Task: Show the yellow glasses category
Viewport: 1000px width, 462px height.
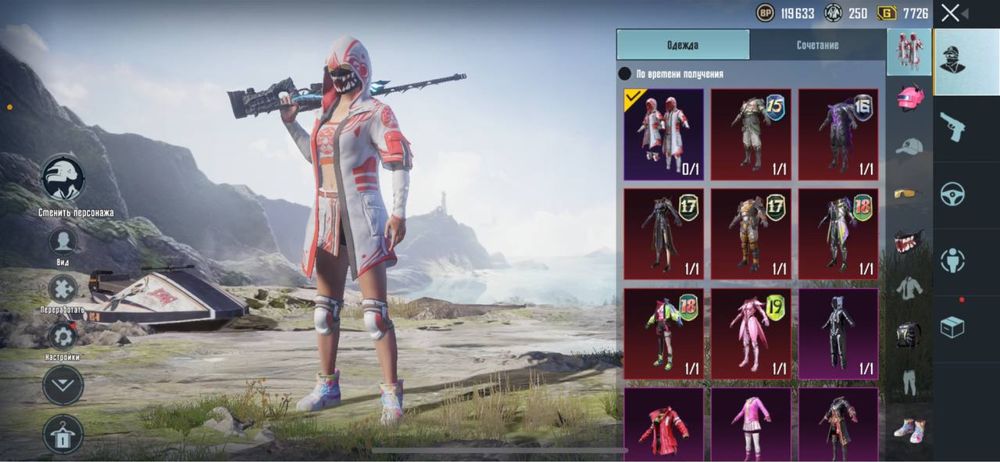Action: (x=908, y=193)
